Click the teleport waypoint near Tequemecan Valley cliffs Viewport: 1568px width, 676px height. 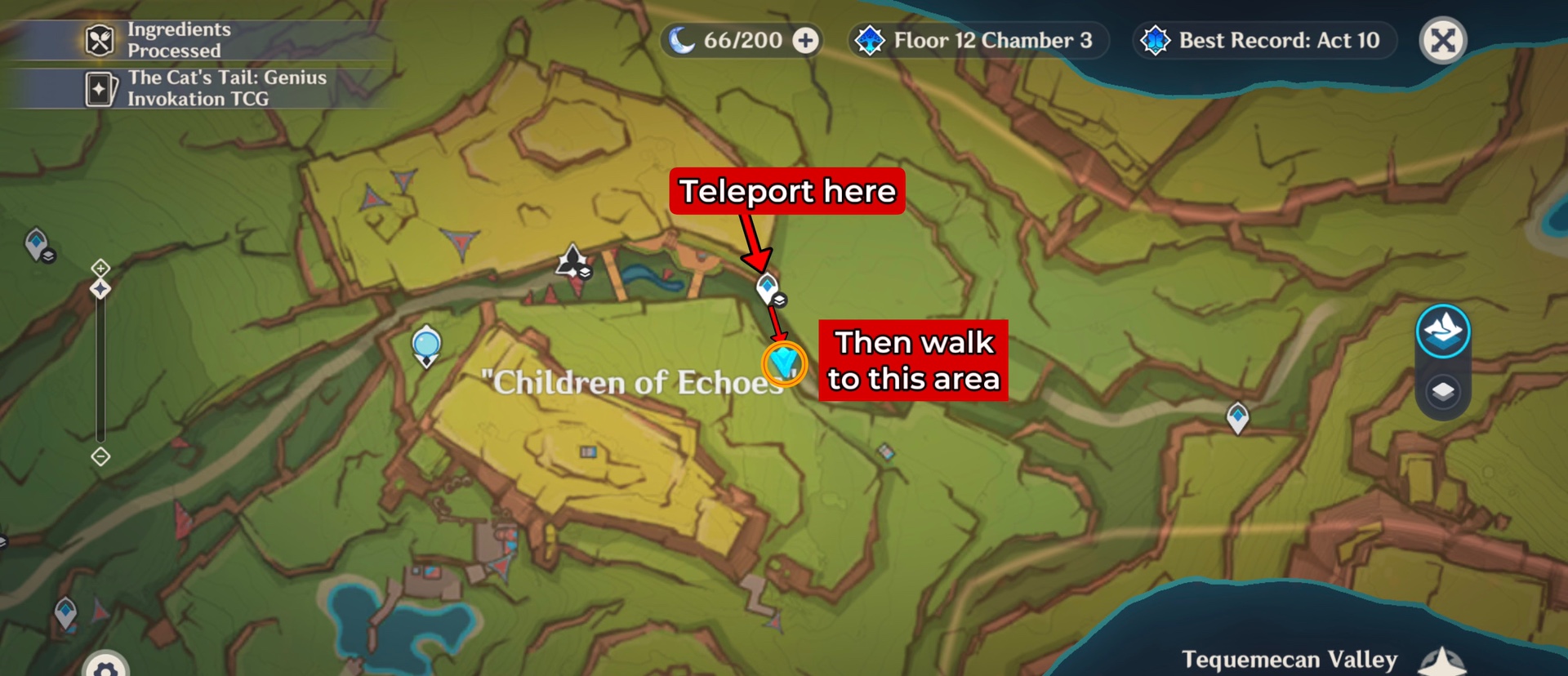pyautogui.click(x=1237, y=415)
